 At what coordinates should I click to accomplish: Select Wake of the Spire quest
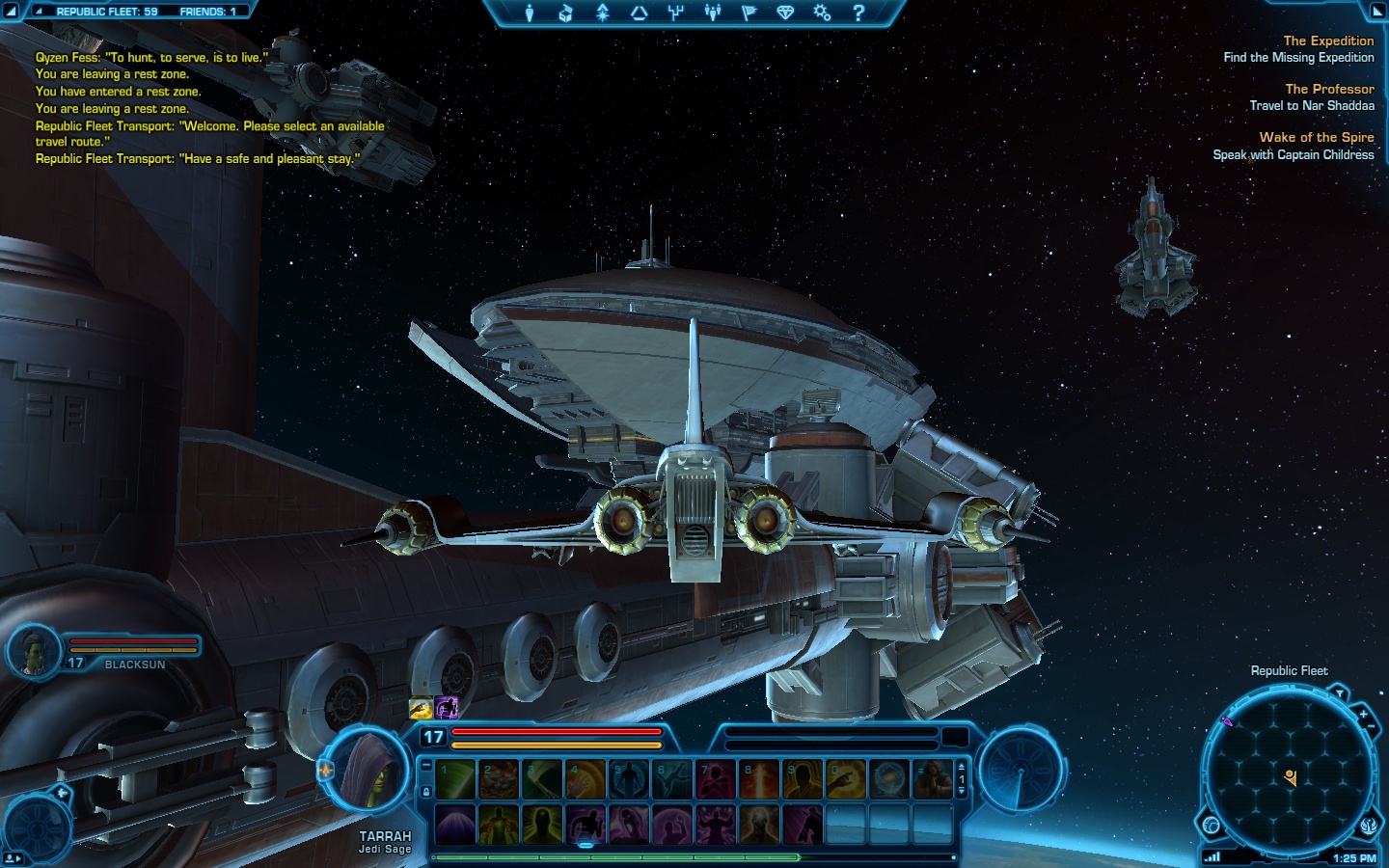click(x=1316, y=137)
